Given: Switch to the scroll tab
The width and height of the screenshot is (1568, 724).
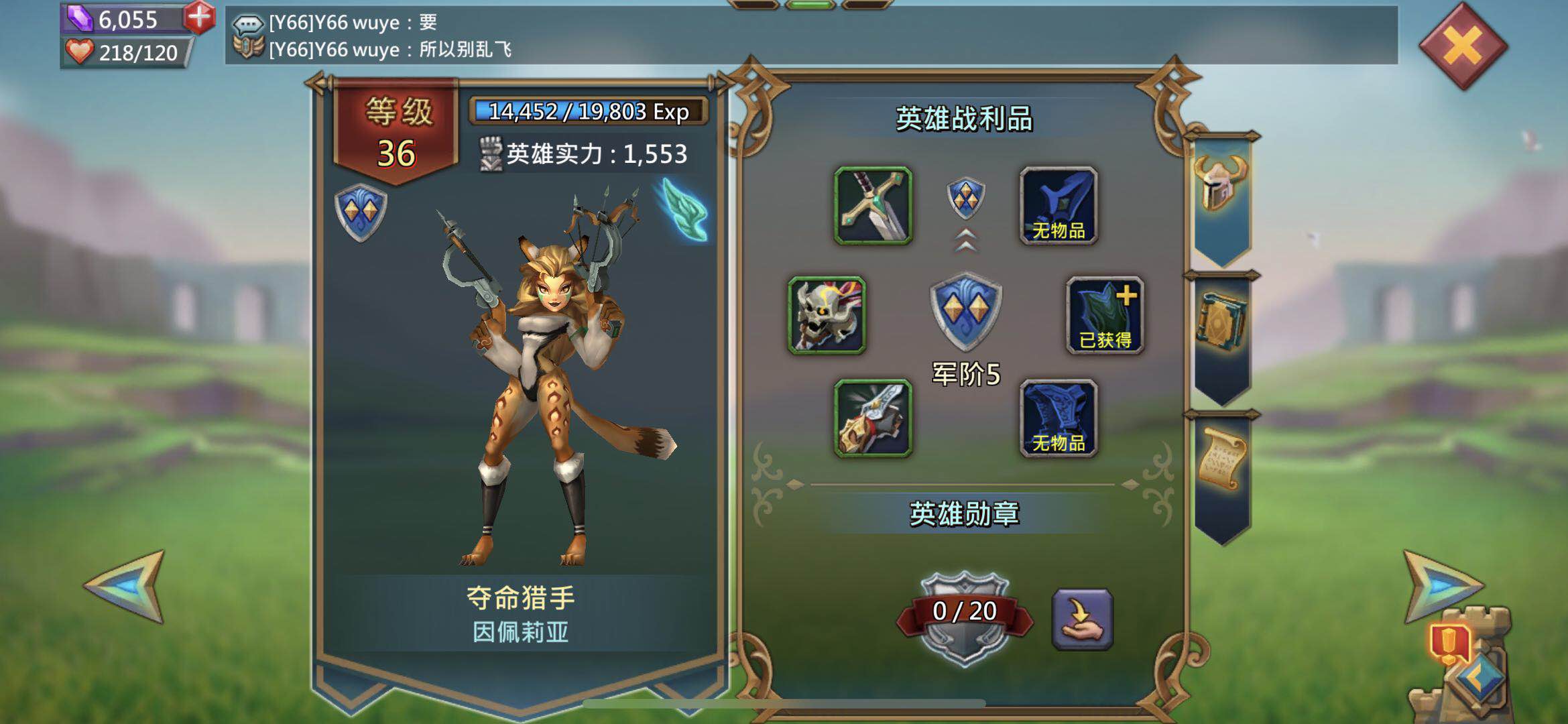Looking at the screenshot, I should point(1221,463).
